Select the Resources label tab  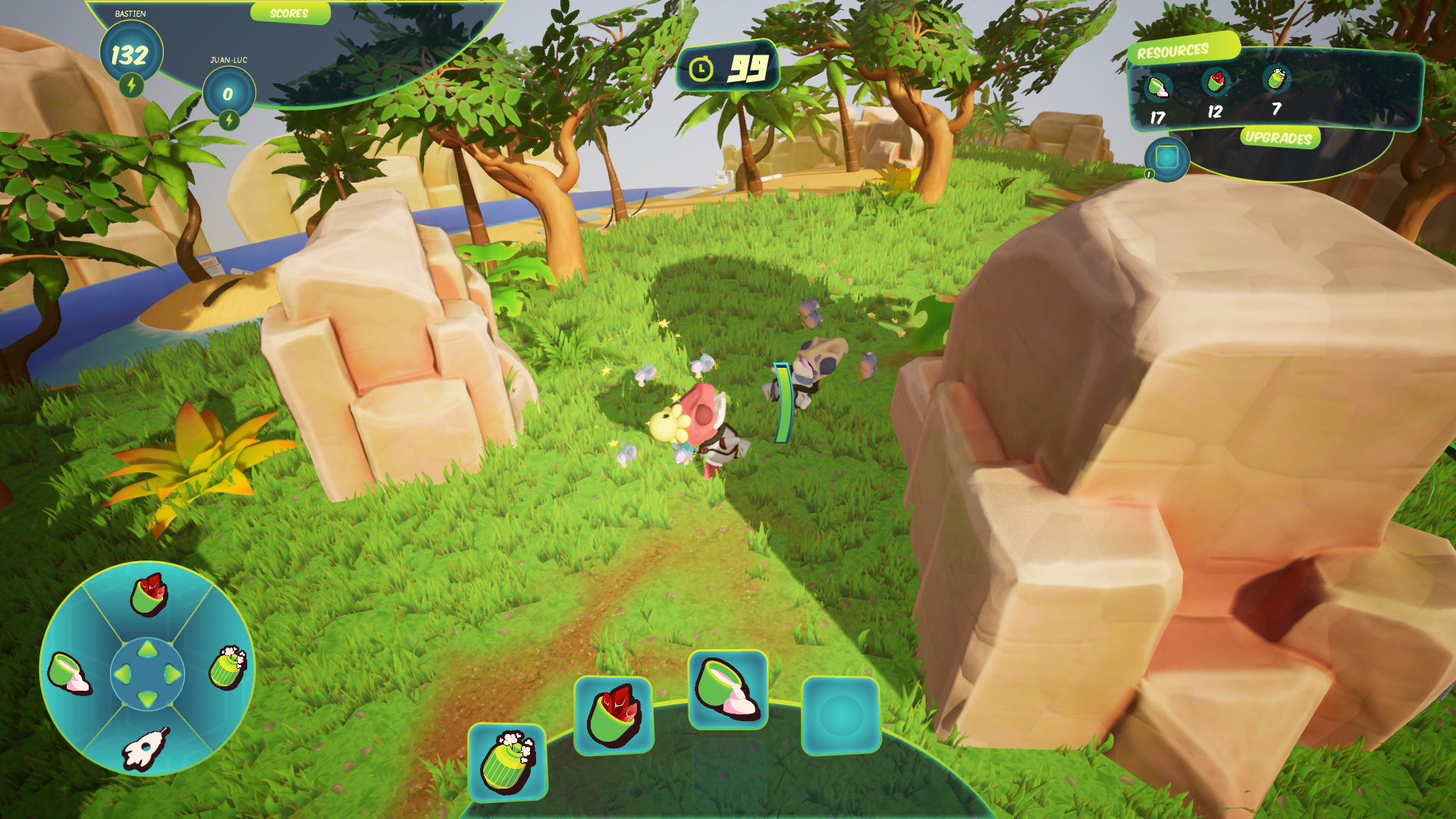point(1173,51)
